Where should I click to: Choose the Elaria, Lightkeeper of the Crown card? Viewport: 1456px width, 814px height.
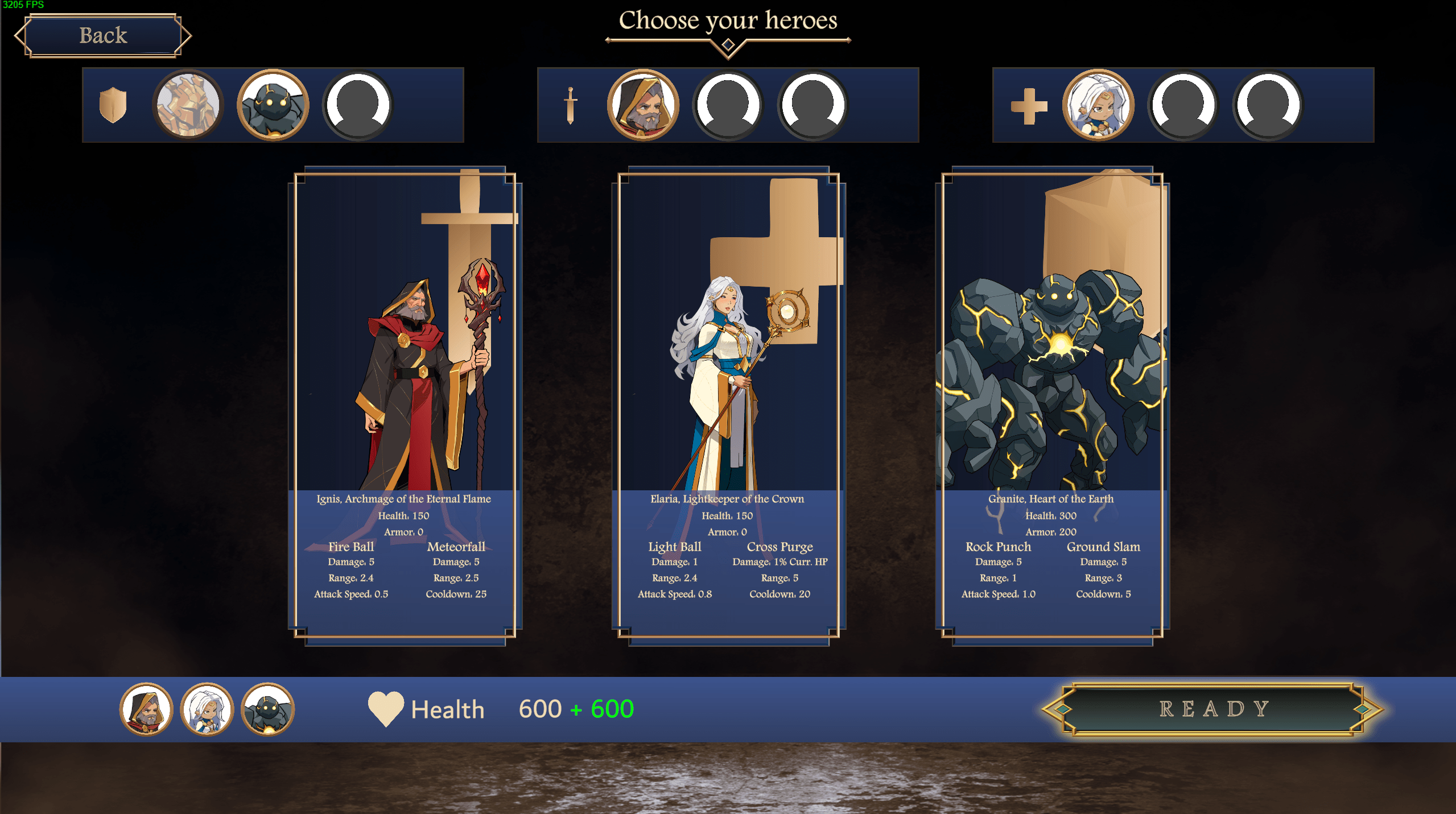[728, 405]
